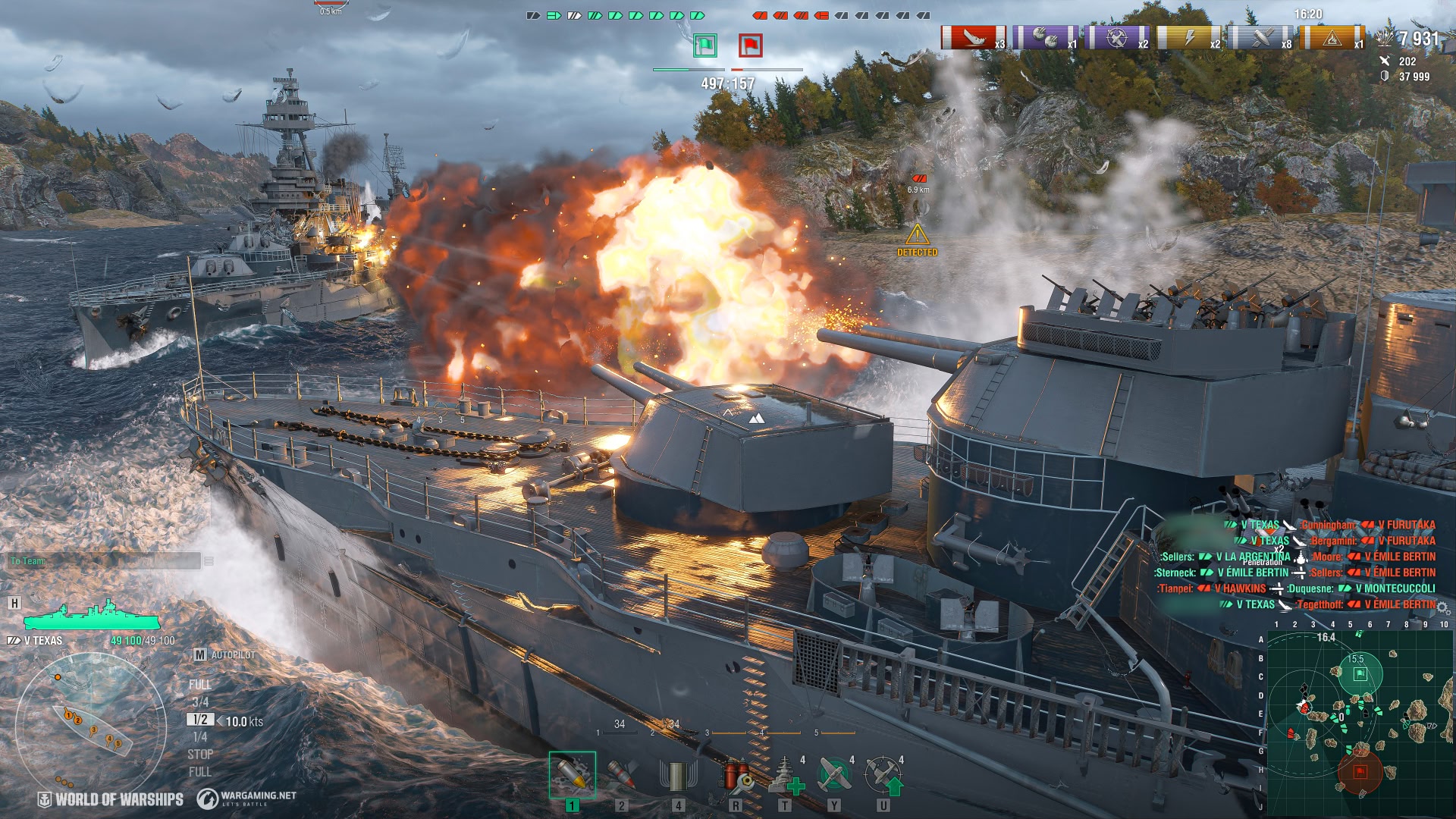
Task: Click the red ship-sunk ribbon
Action: 973,37
